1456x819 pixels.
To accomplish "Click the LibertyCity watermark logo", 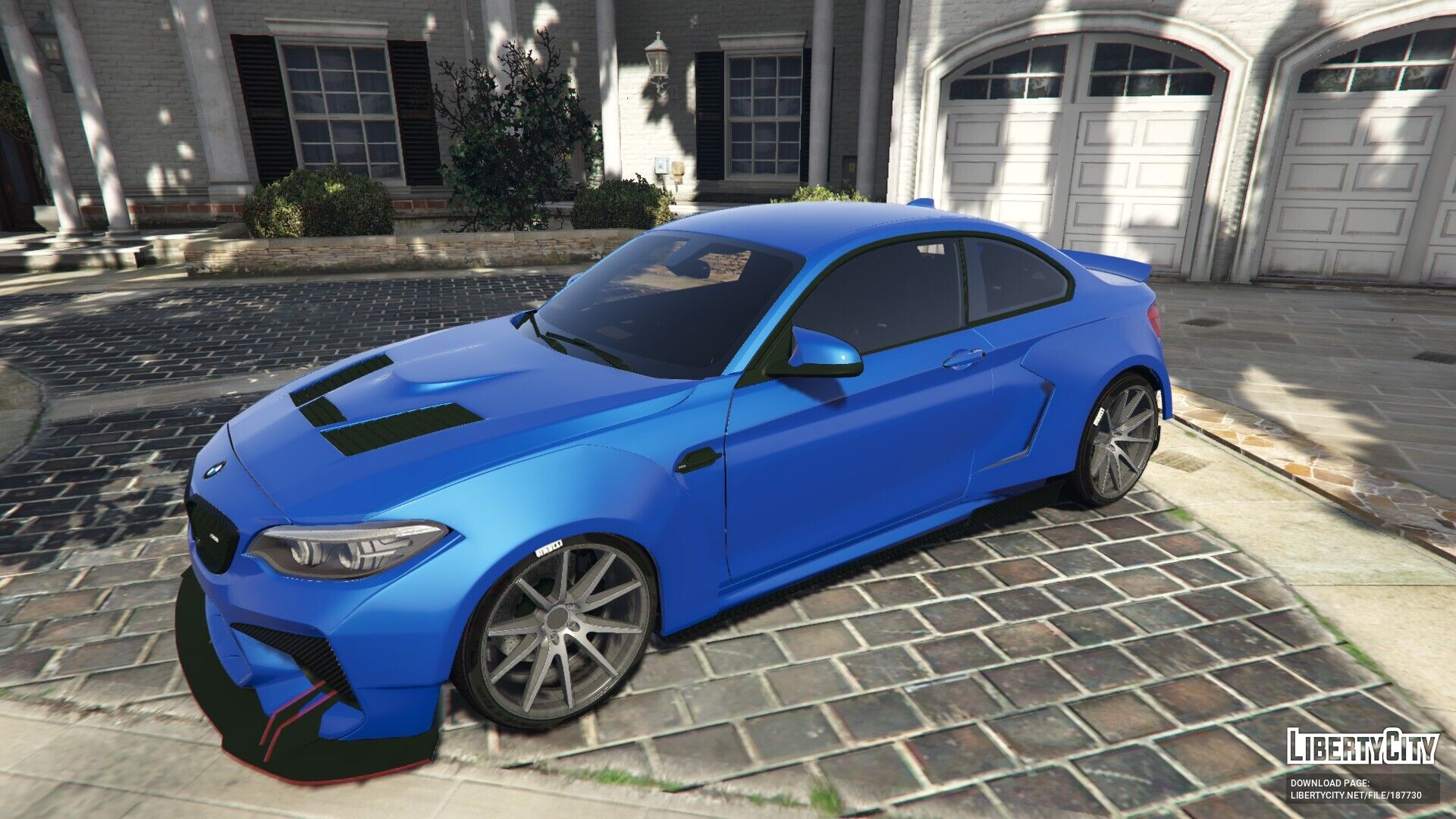I will click(1362, 746).
